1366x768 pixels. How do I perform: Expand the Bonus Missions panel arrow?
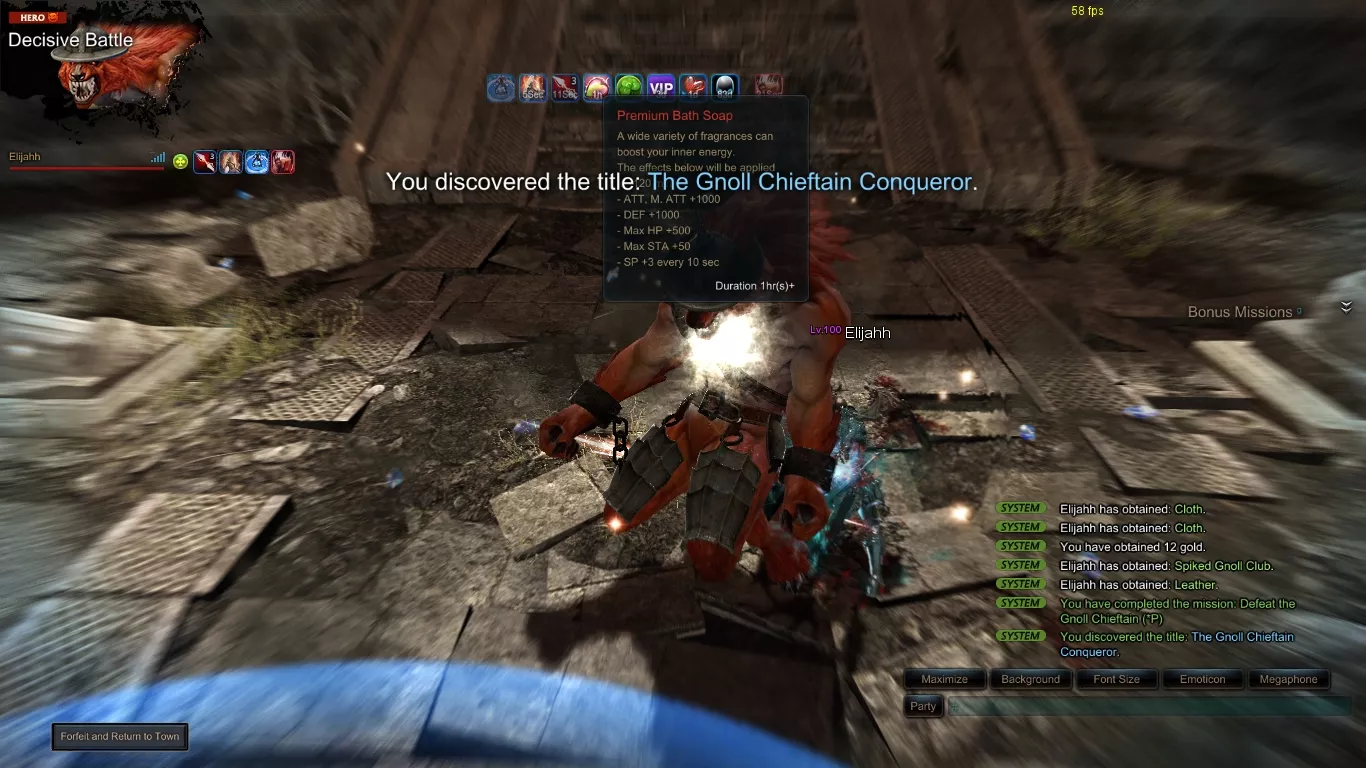click(x=1346, y=308)
